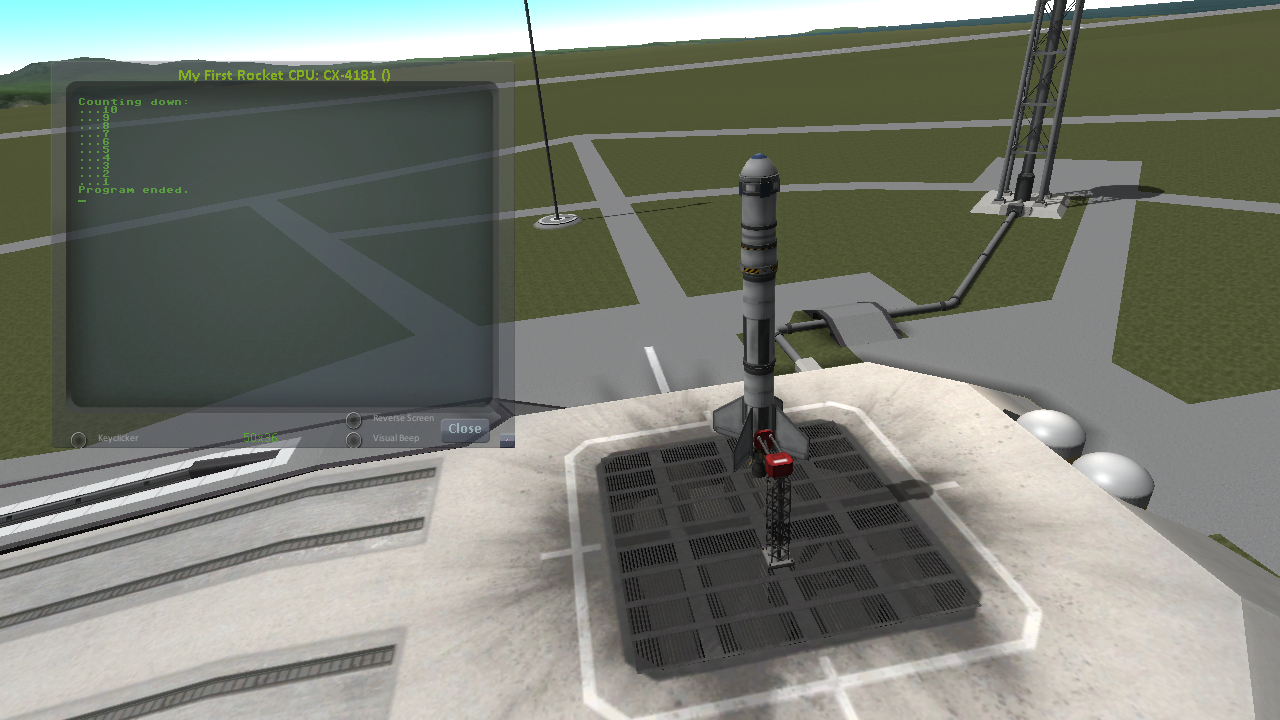Click the My First Rocket CPU title bar
Screen dimensions: 1280x720
284,75
